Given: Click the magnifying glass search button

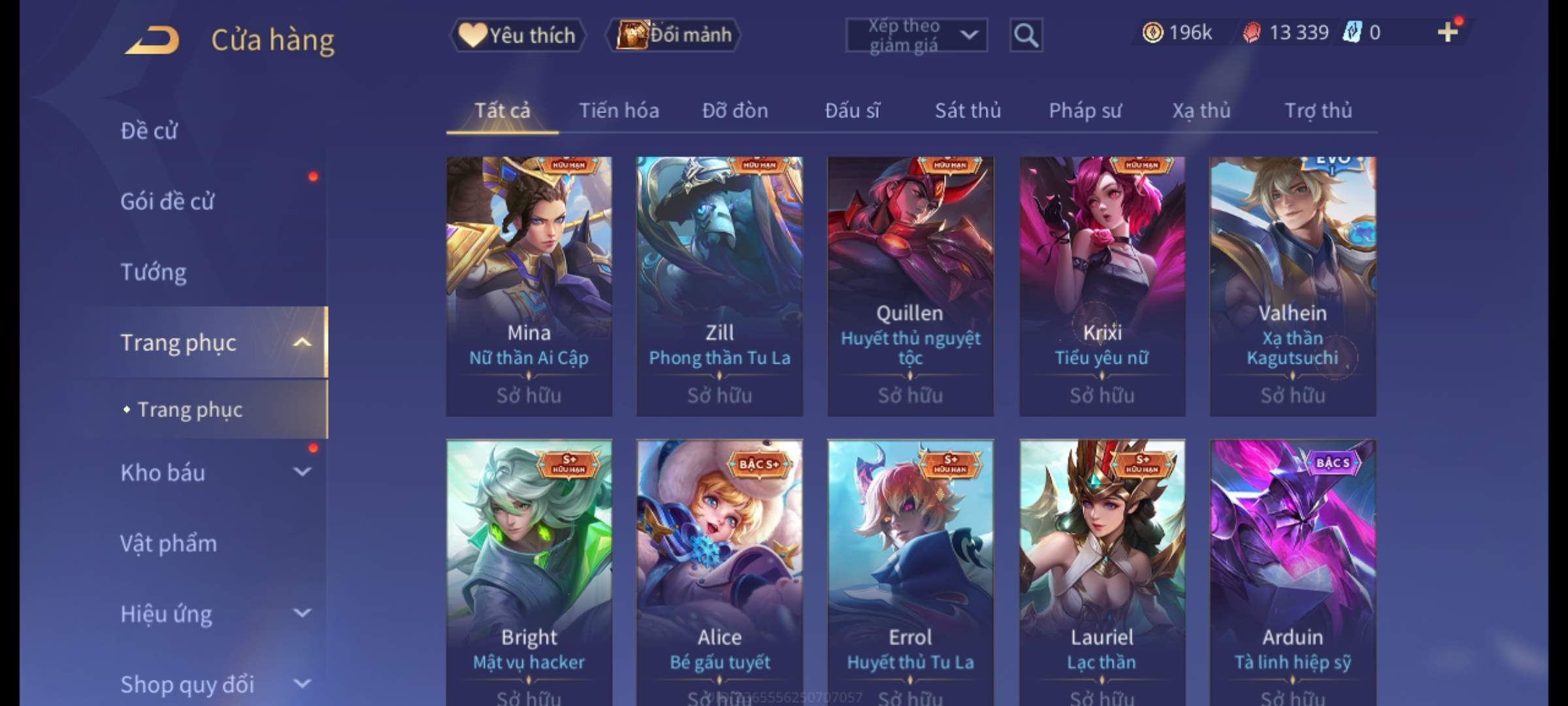Looking at the screenshot, I should click(1025, 35).
